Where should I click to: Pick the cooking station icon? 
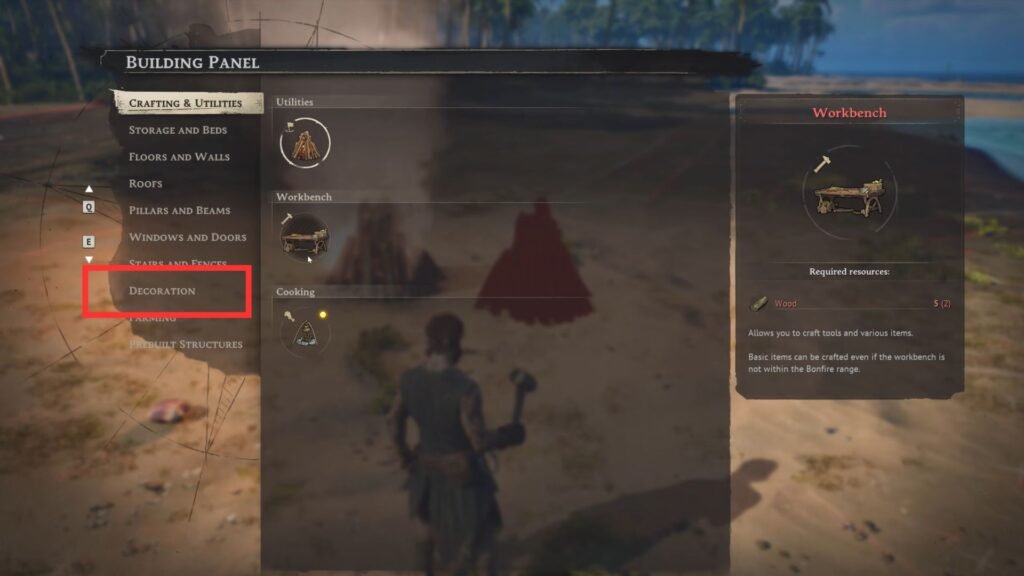[304, 332]
